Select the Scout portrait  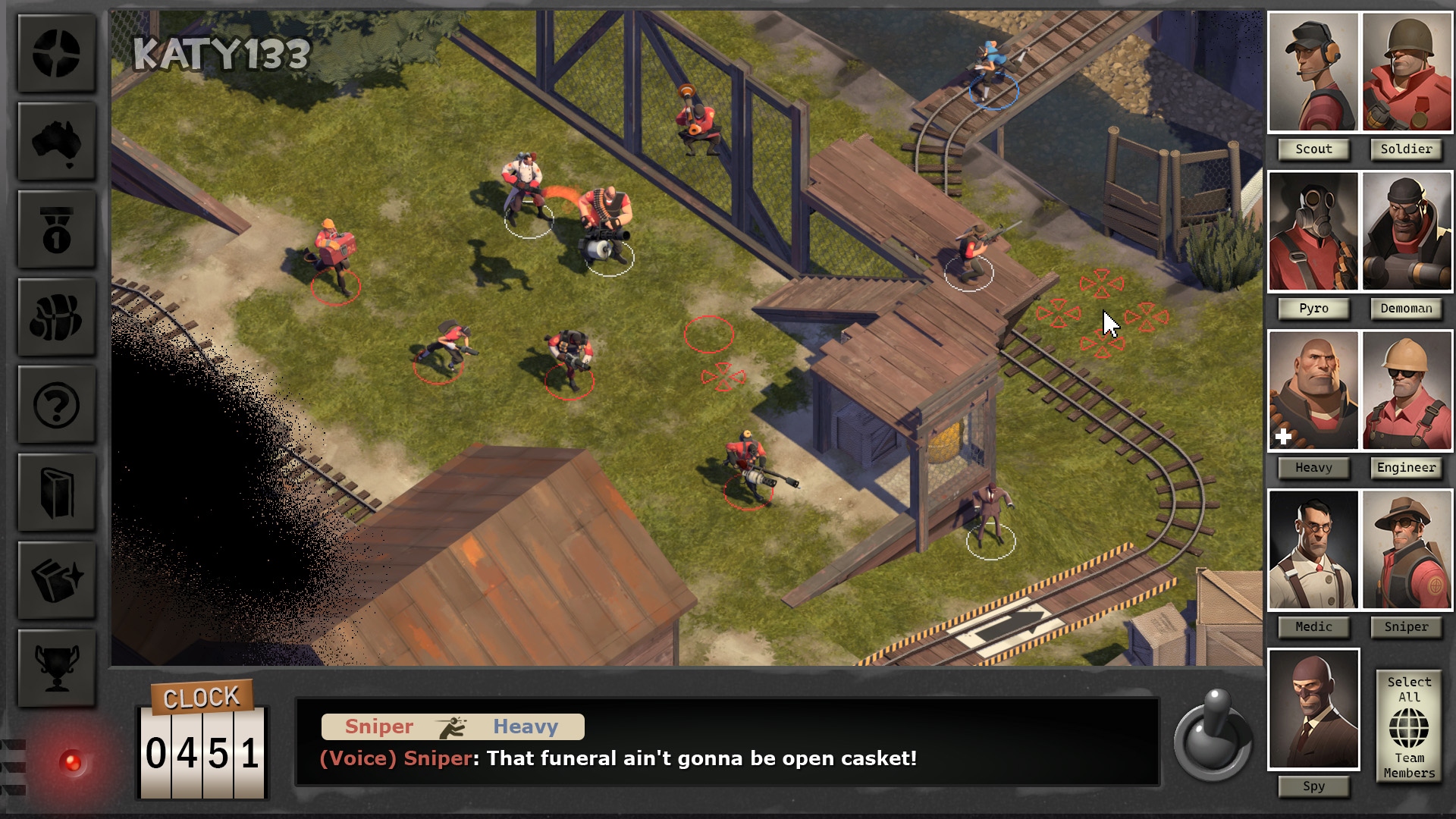[1313, 72]
